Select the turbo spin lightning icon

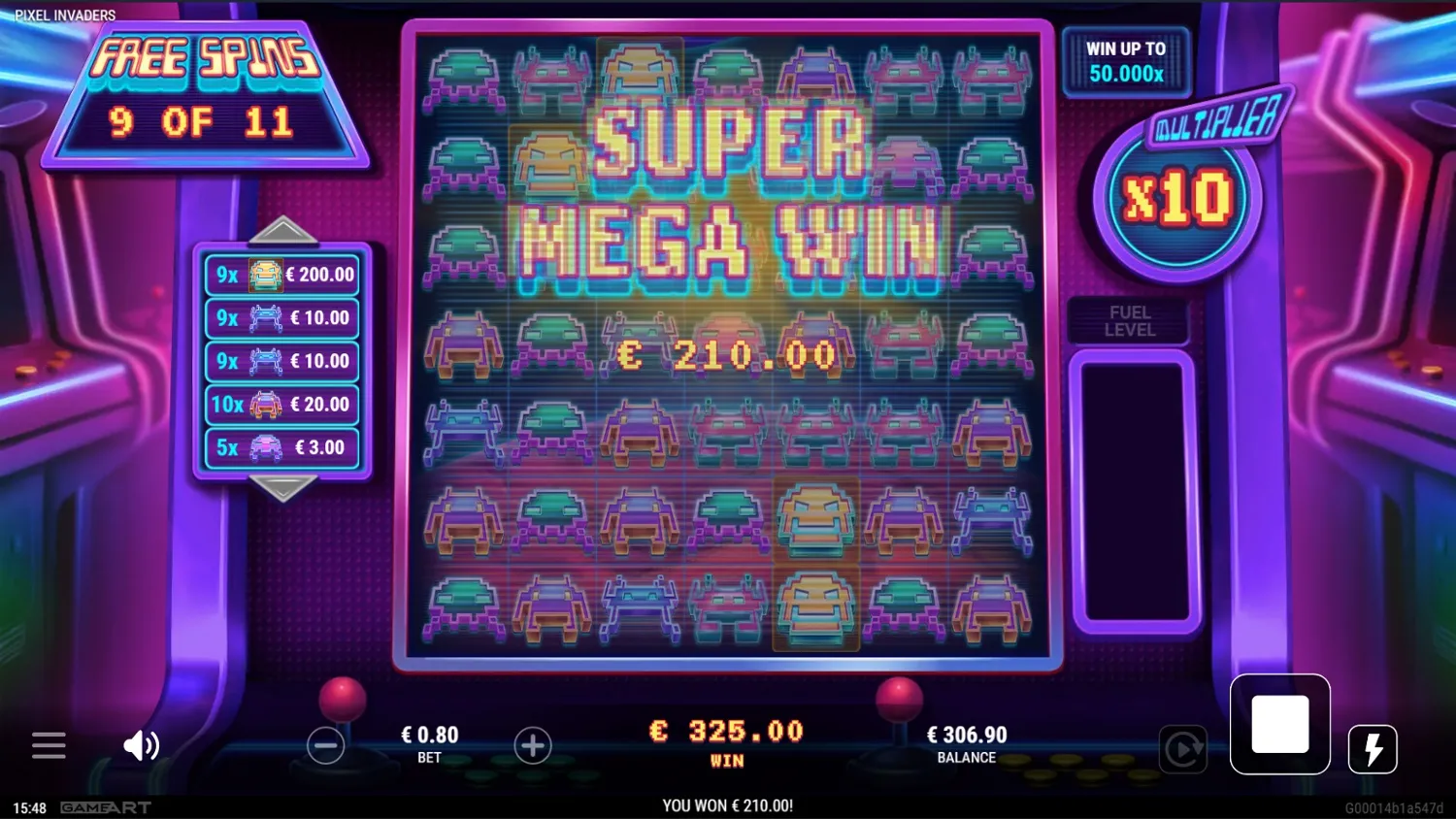(1373, 747)
